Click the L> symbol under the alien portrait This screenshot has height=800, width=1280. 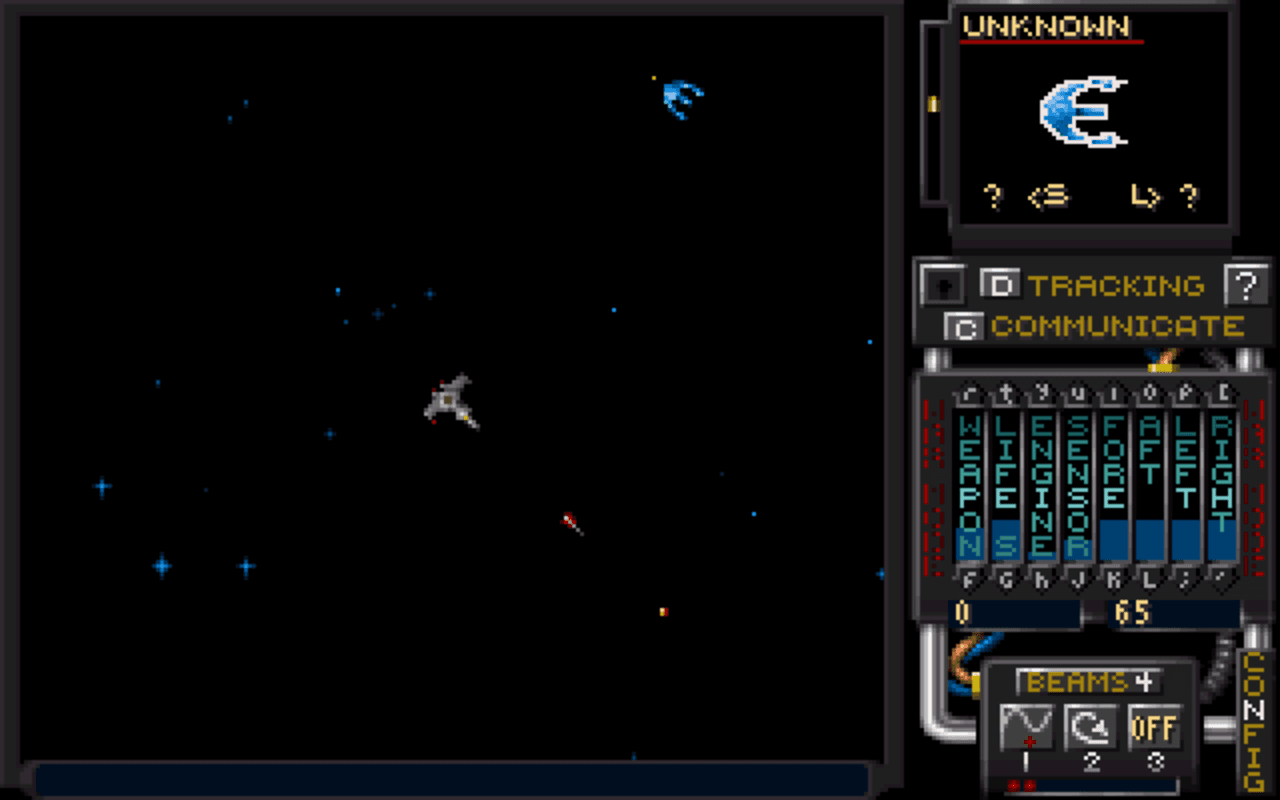1143,197
